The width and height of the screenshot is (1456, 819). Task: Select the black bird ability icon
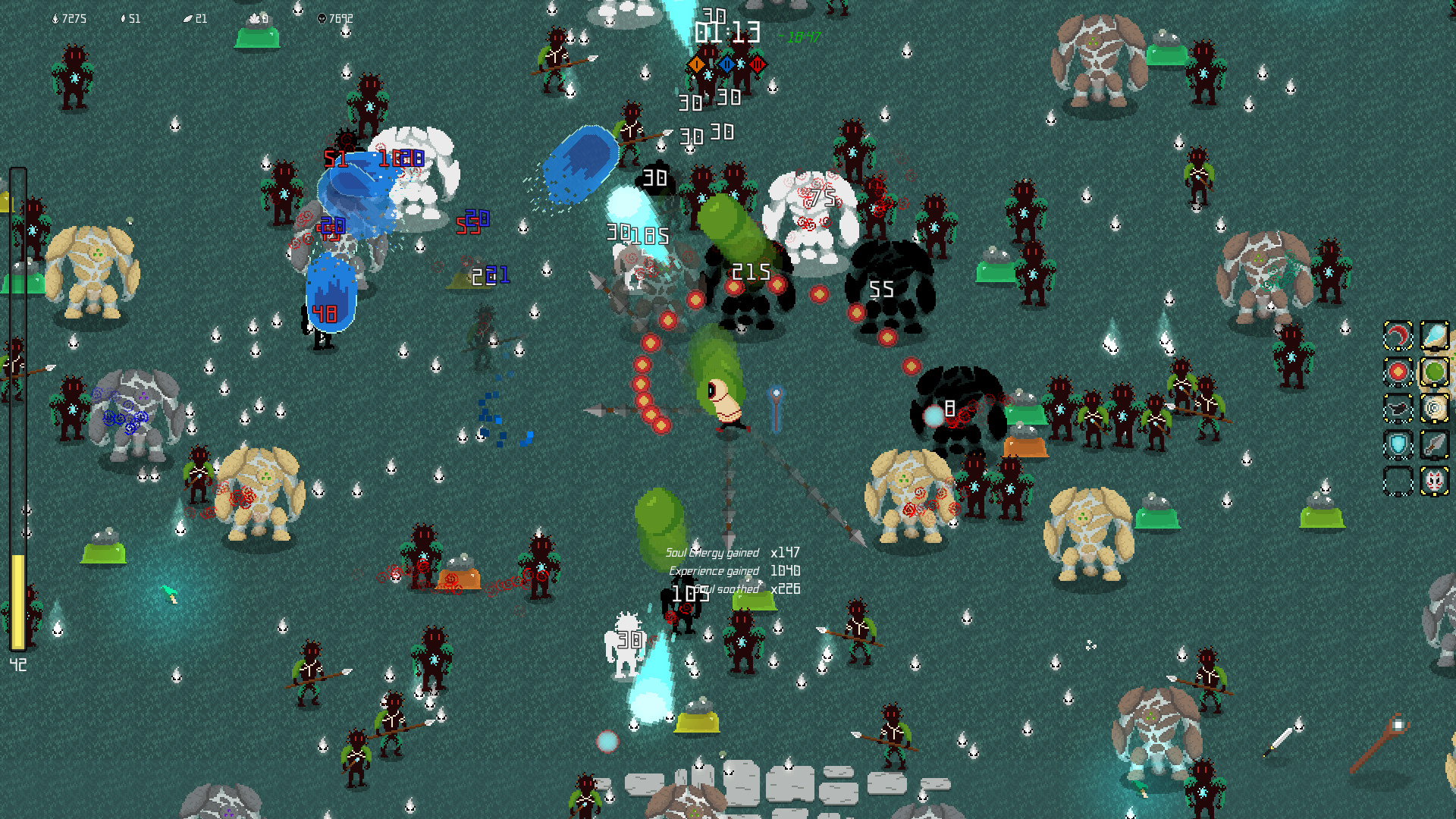point(1398,407)
